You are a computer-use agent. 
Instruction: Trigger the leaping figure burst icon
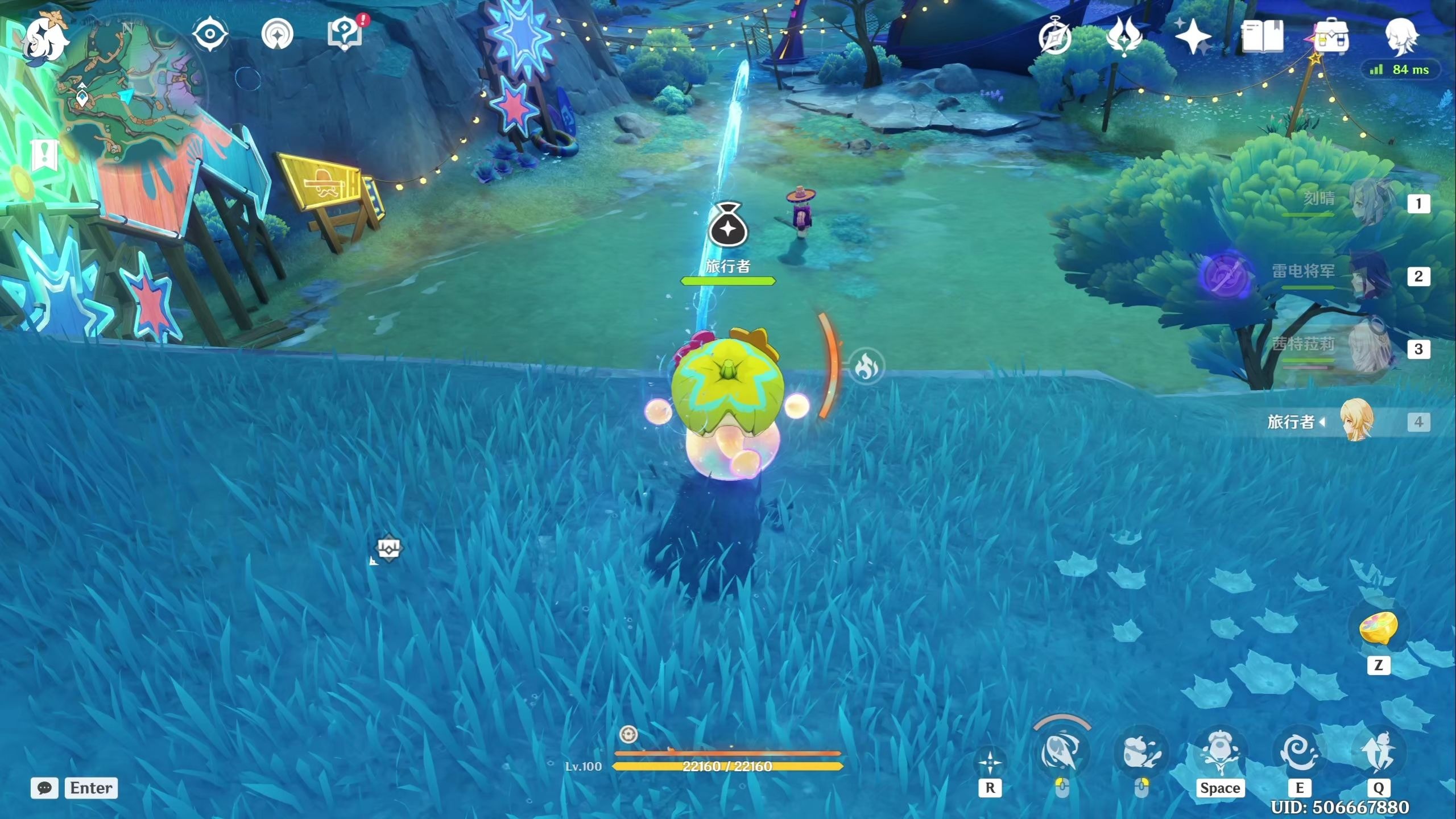[1378, 751]
